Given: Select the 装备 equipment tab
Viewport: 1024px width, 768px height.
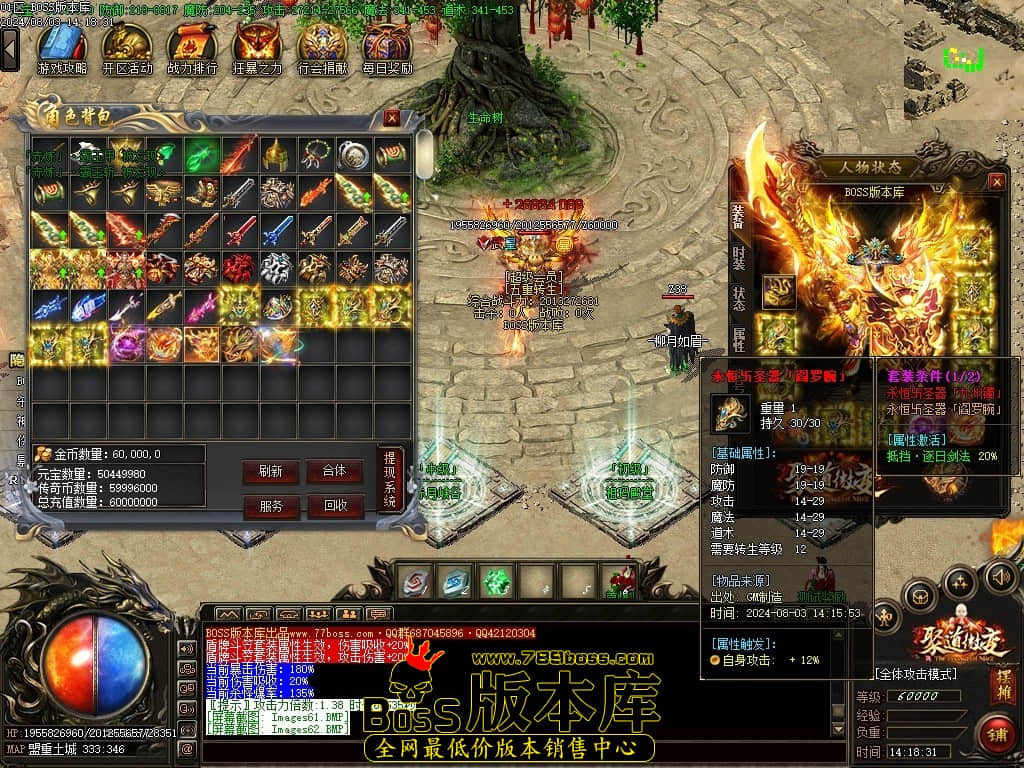Looking at the screenshot, I should coord(738,216).
